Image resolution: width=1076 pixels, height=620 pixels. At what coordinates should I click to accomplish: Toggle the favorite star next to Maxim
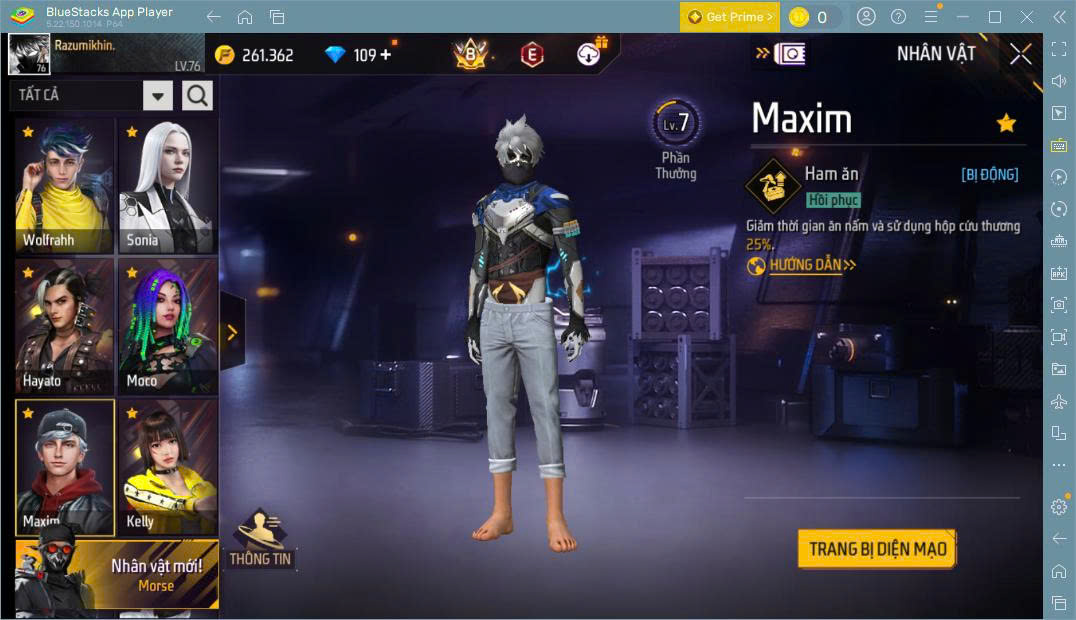[1006, 123]
